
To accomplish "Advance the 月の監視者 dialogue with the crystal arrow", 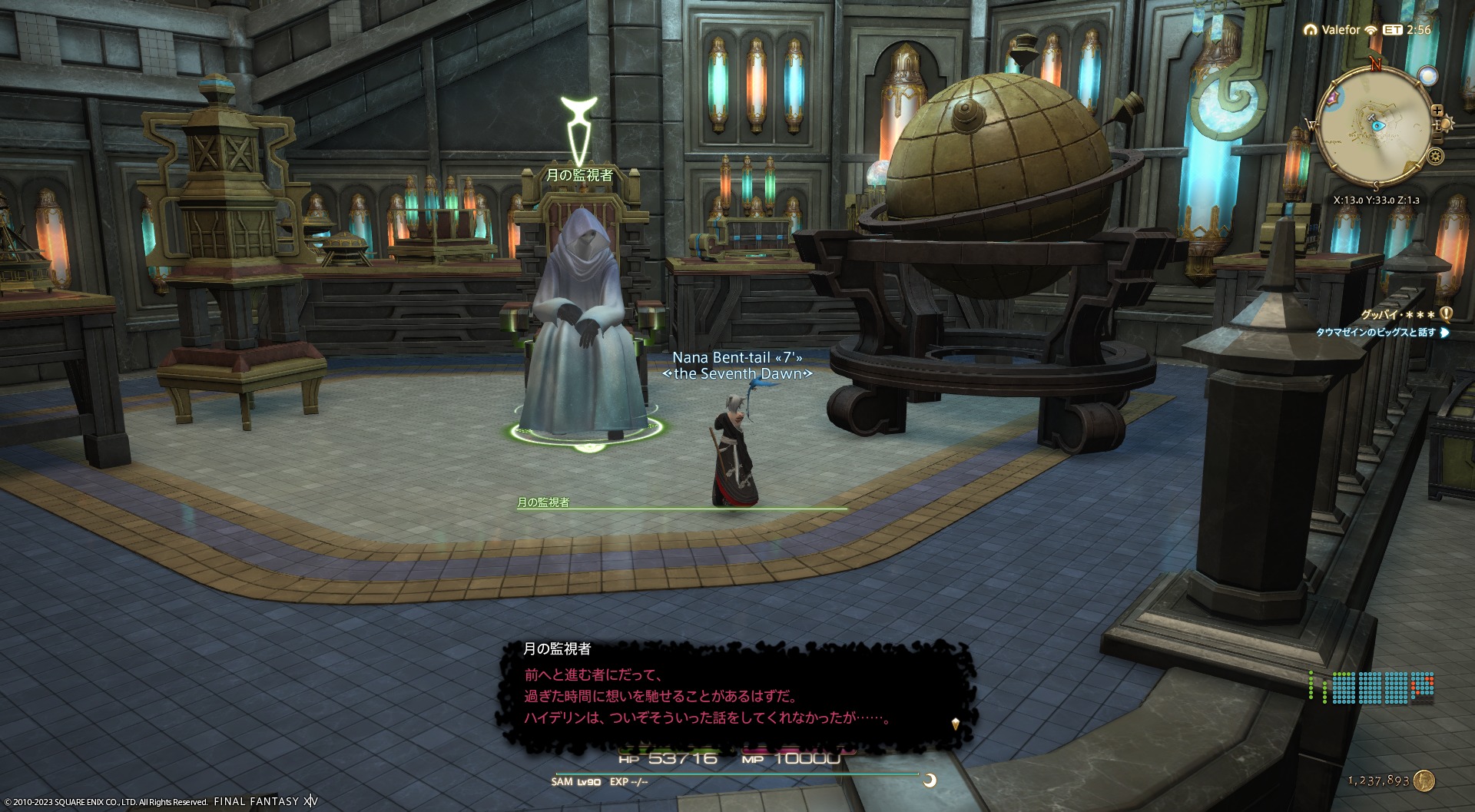I will click(x=955, y=724).
